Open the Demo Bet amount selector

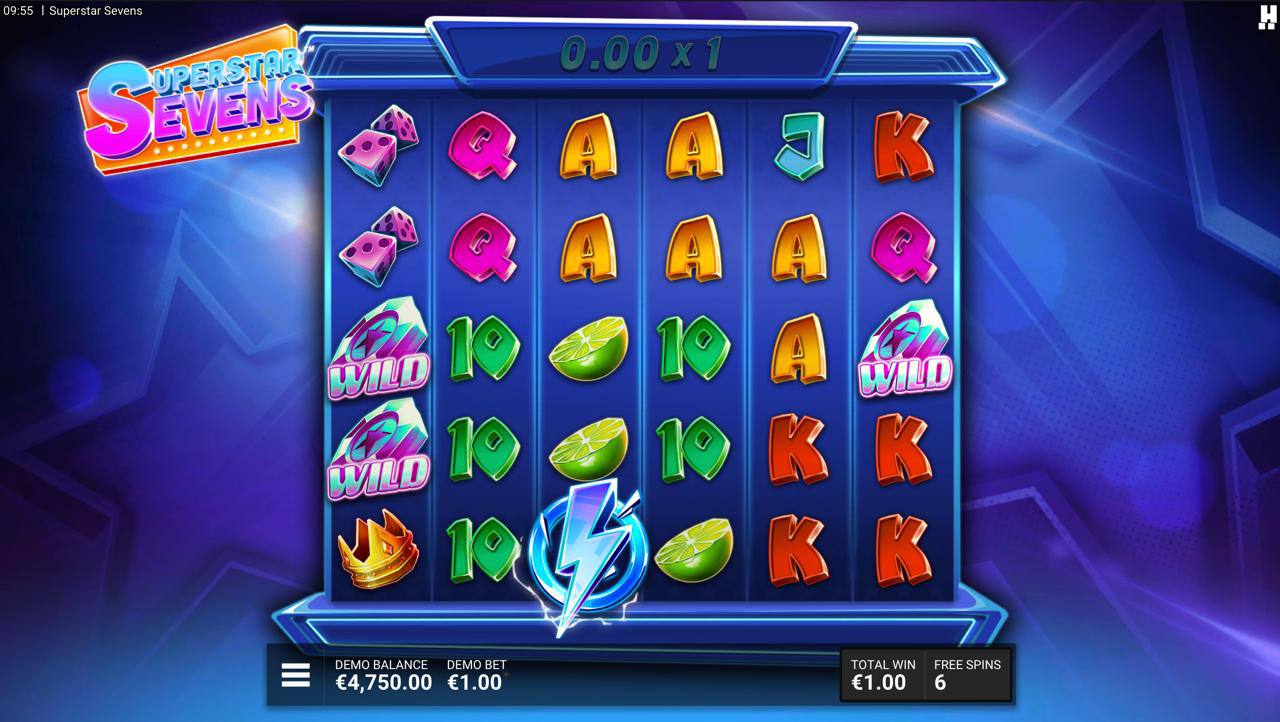tap(475, 677)
